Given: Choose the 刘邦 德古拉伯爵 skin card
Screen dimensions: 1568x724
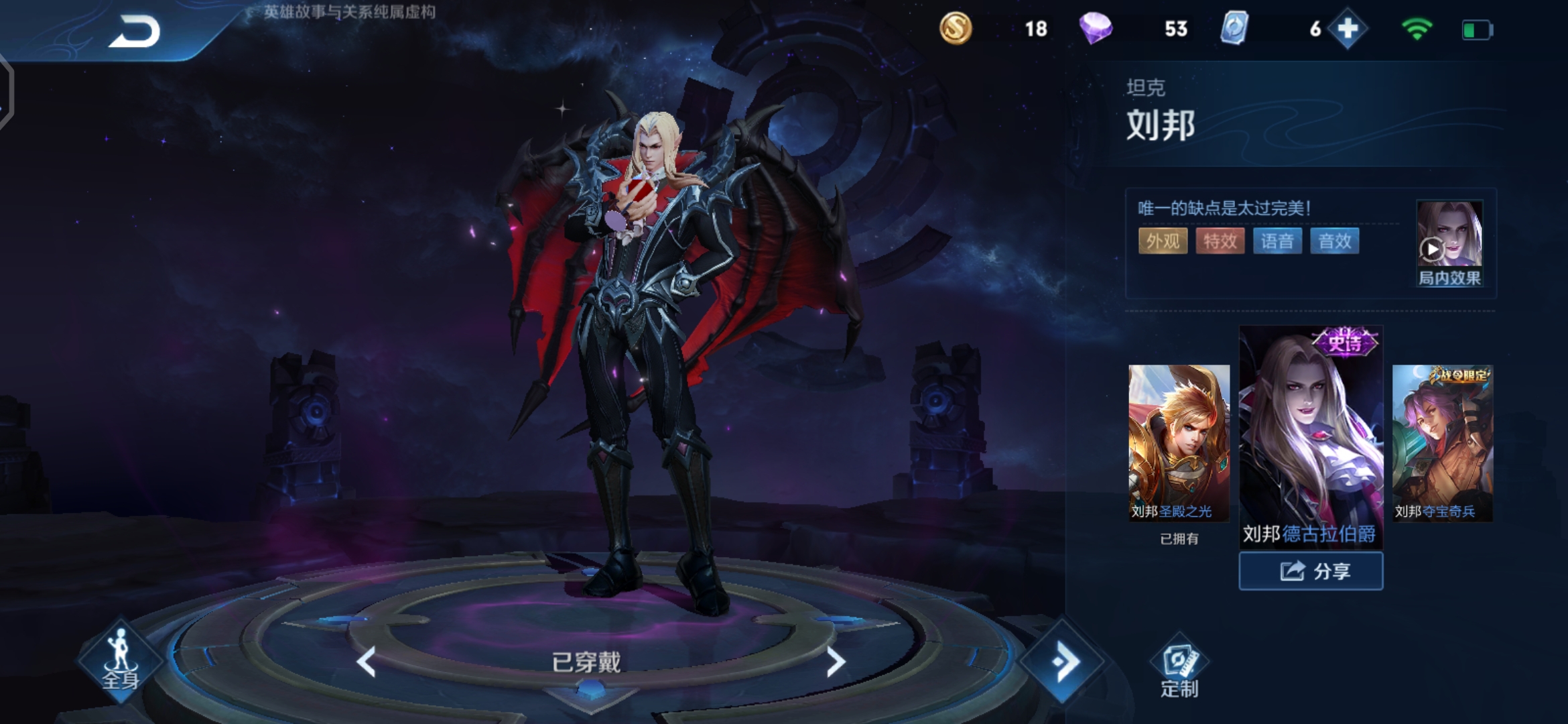Looking at the screenshot, I should point(1311,437).
